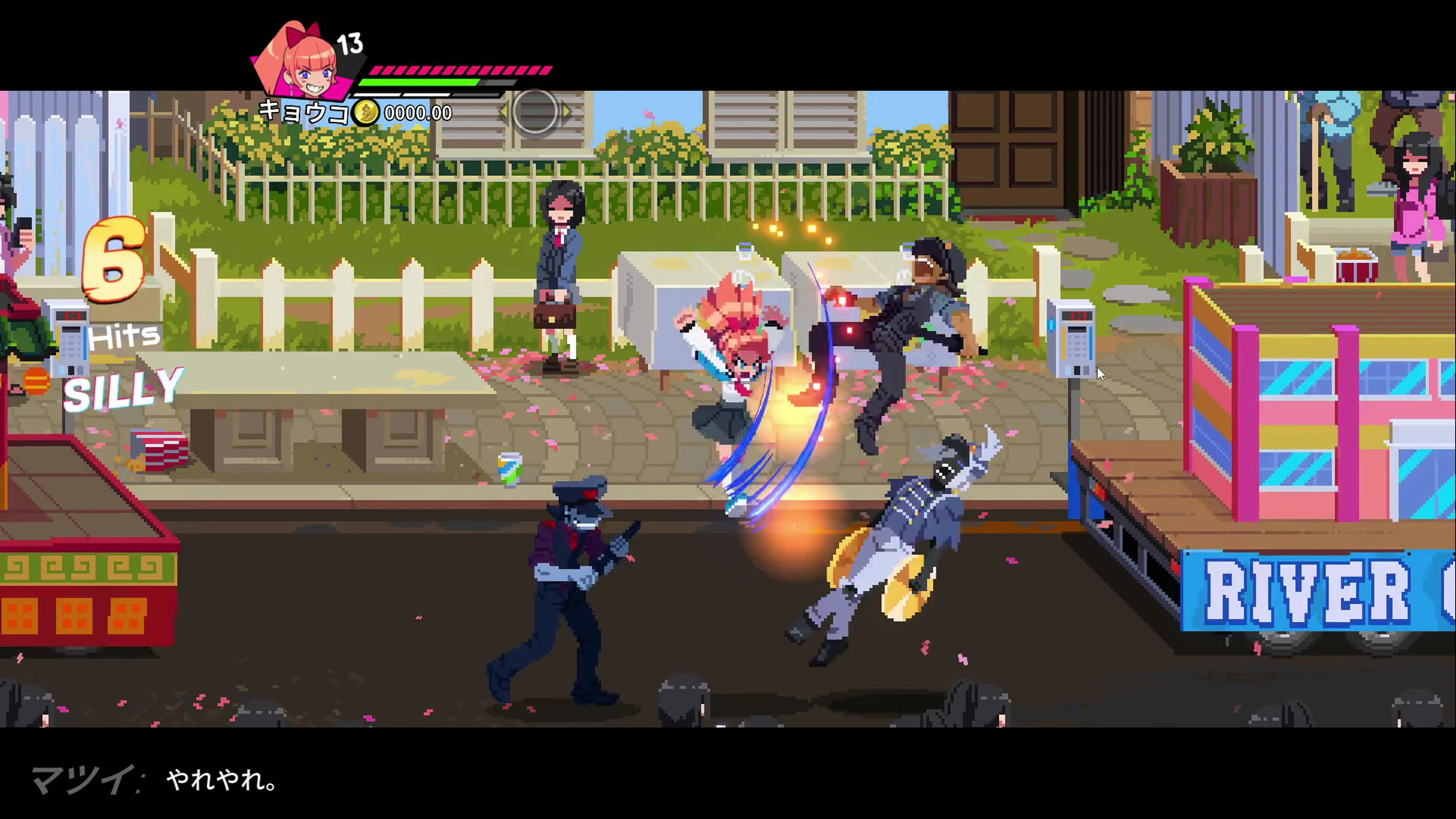Select the blue payphone on the left
The width and height of the screenshot is (1456, 819).
coord(68,339)
